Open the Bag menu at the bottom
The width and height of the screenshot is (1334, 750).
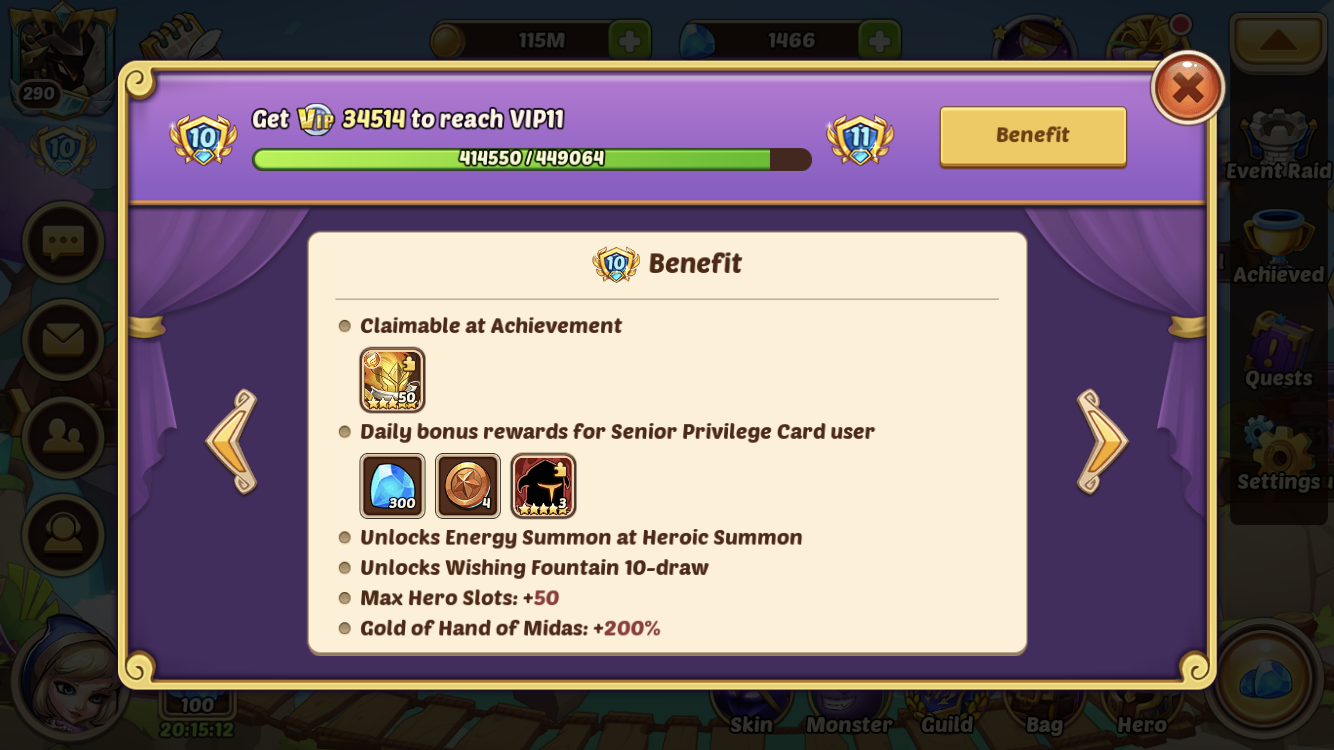tap(1044, 710)
